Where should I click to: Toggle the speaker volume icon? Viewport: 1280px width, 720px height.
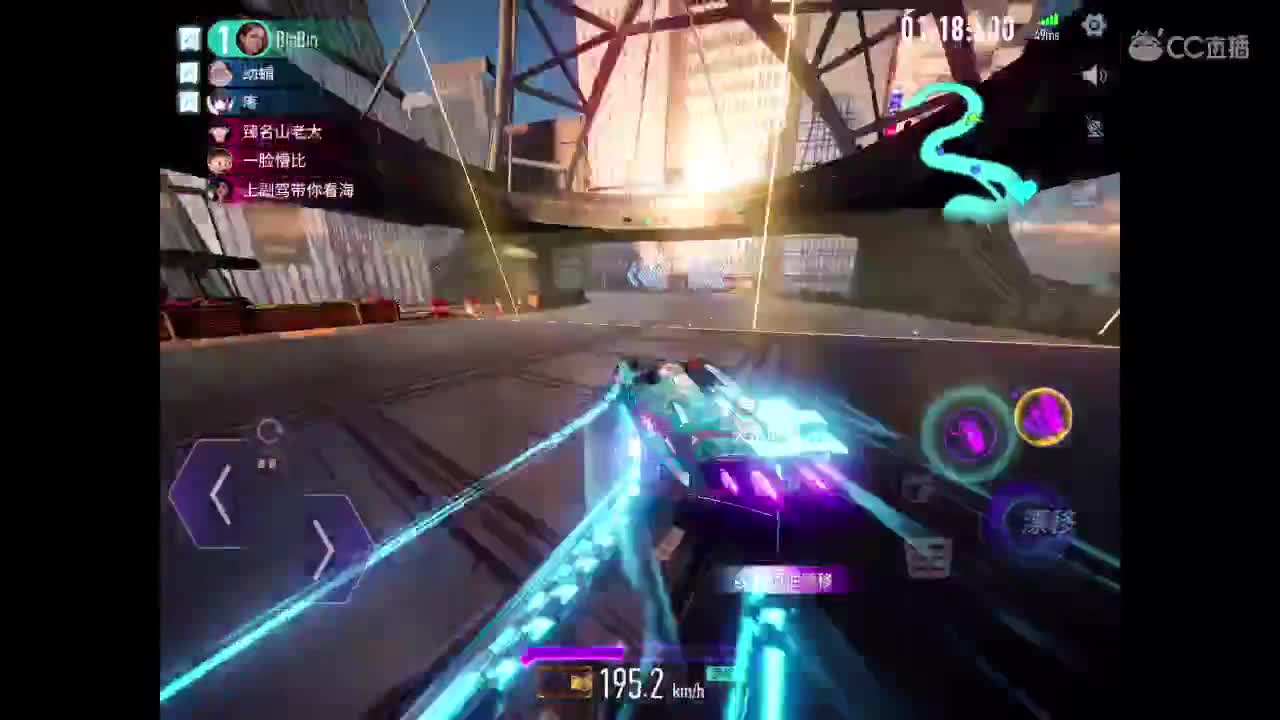point(1095,75)
